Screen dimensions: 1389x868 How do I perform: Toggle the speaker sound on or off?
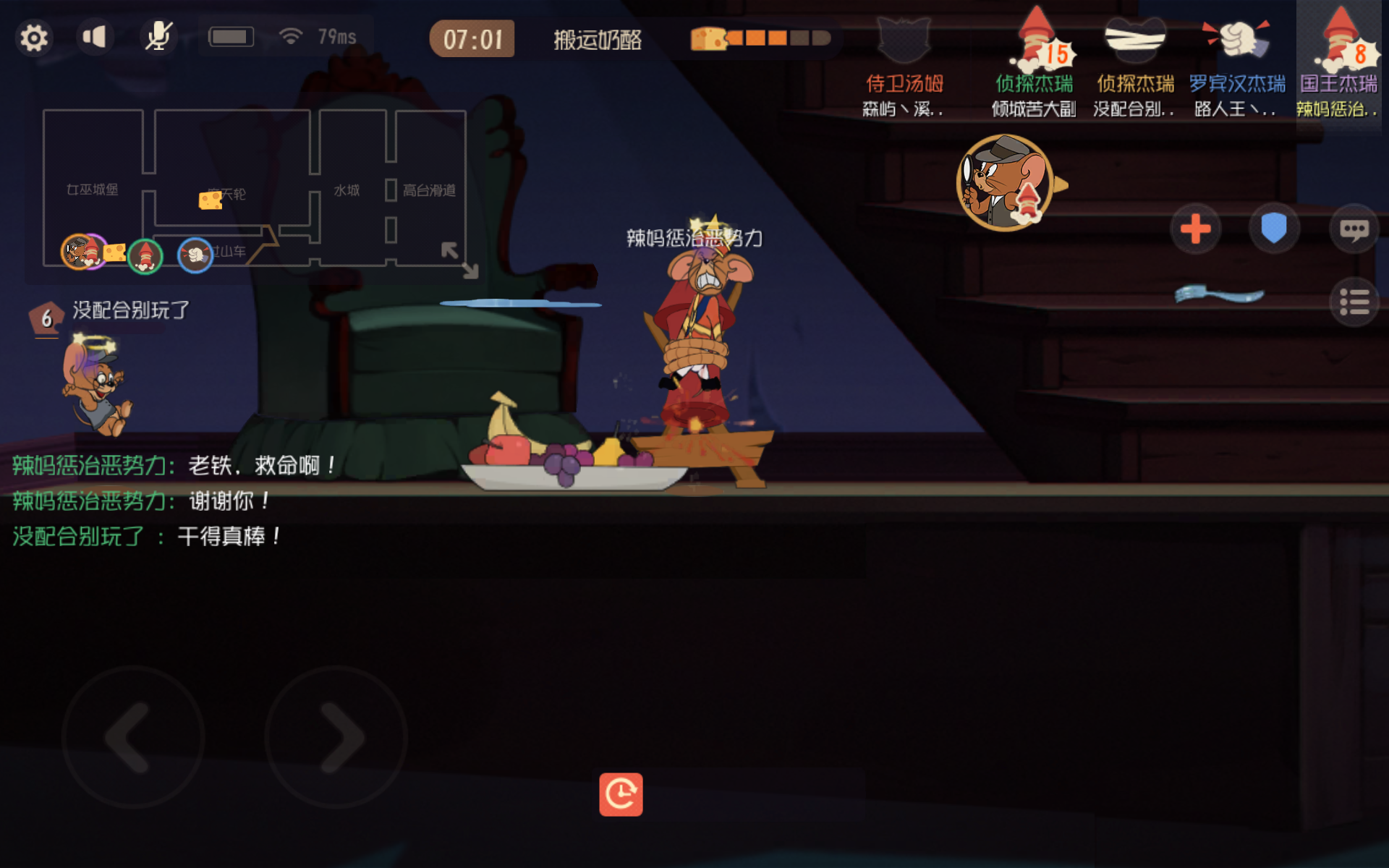pos(96,36)
